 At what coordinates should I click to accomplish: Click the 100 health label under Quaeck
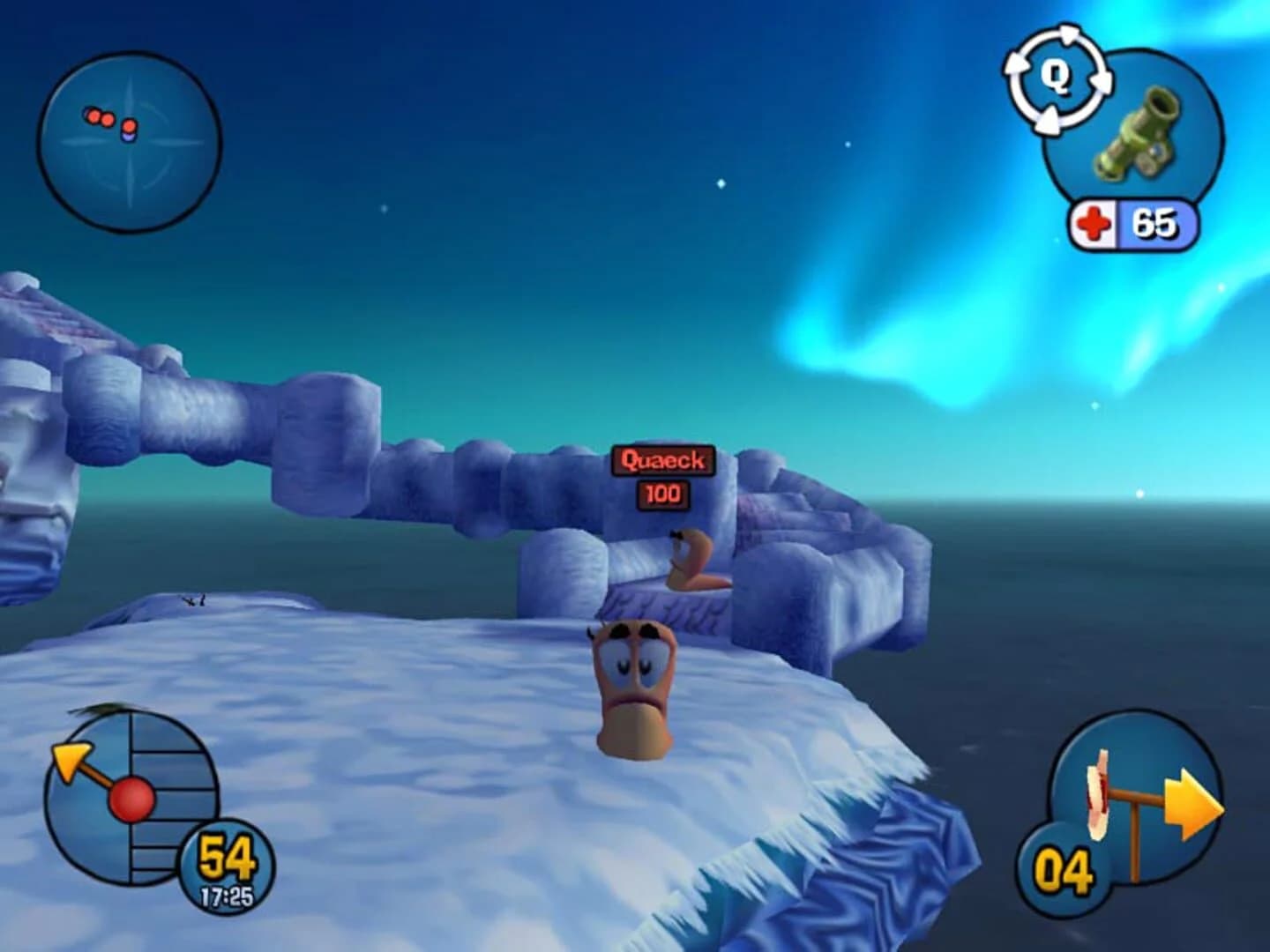[663, 494]
